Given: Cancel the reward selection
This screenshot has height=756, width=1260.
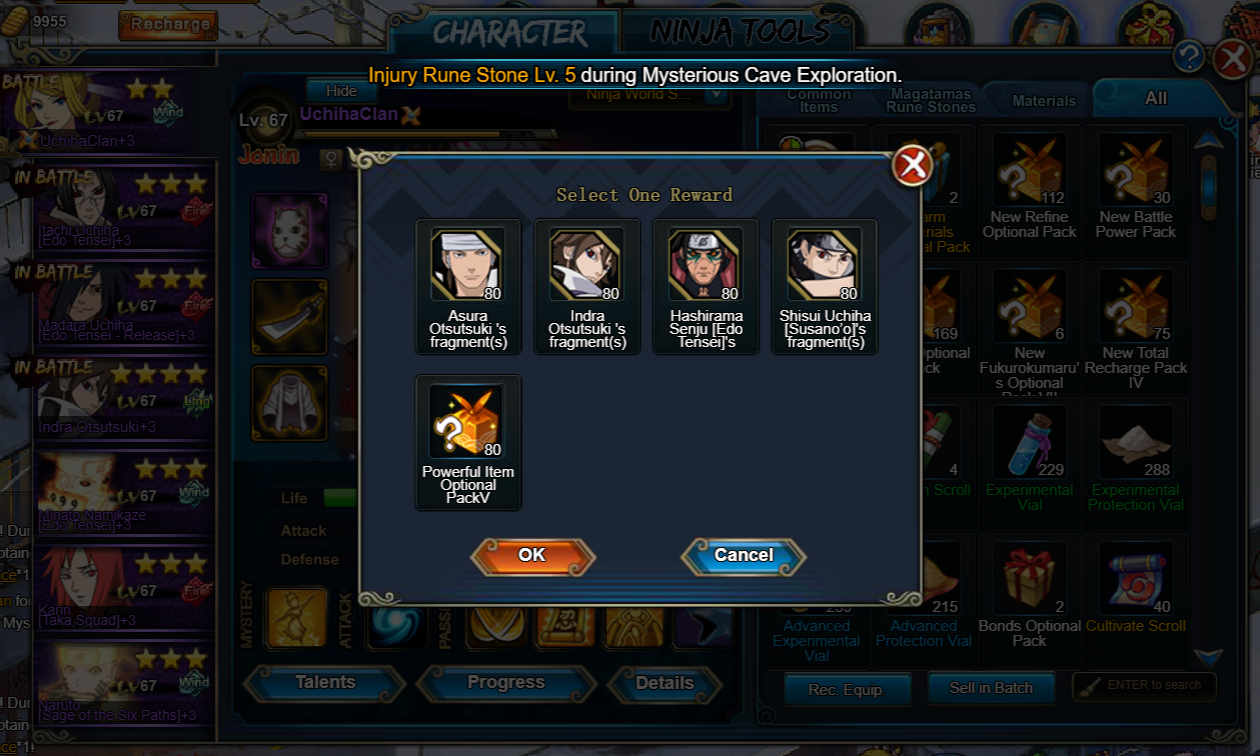Looking at the screenshot, I should [x=743, y=556].
